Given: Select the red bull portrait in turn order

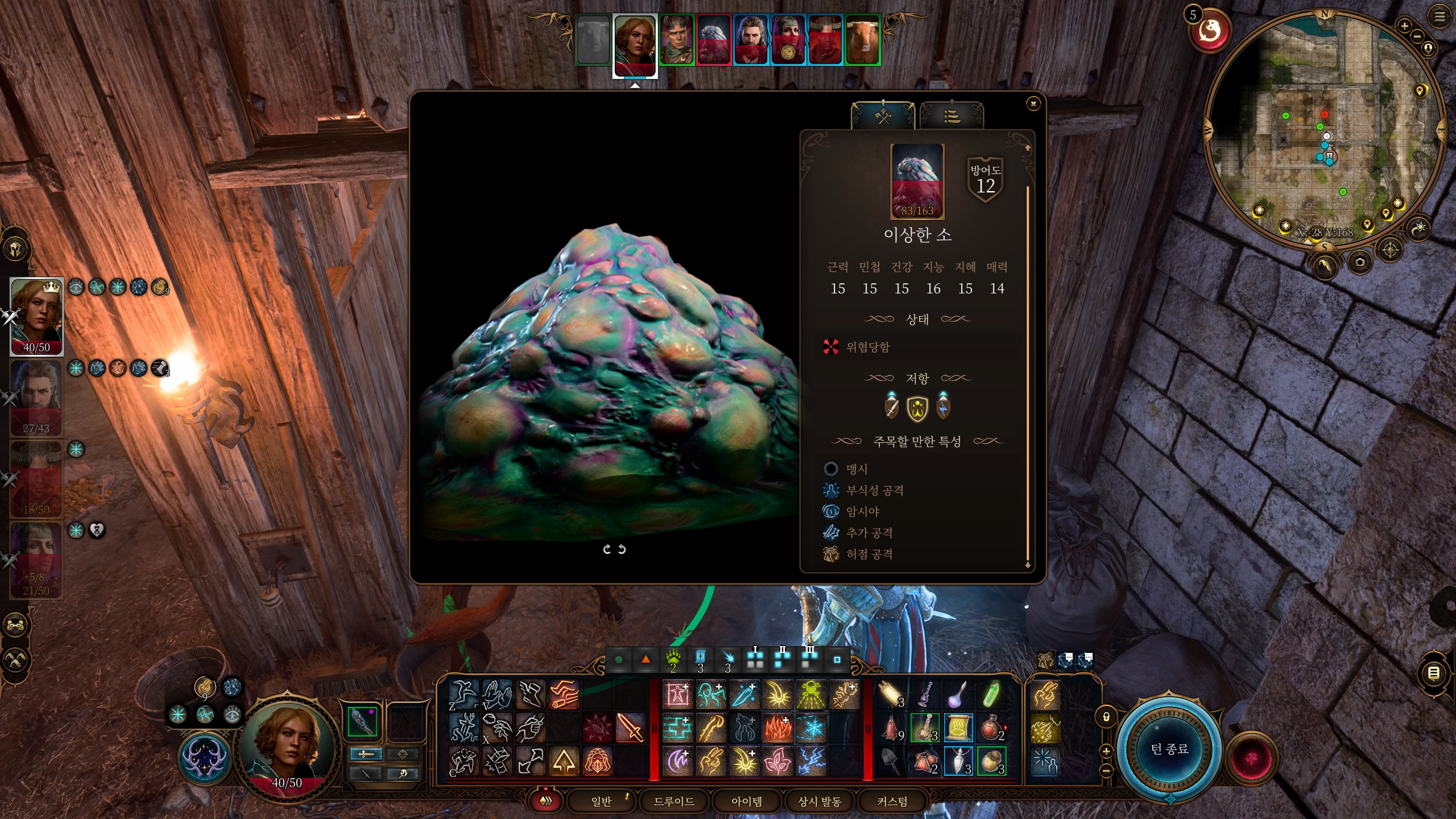Looking at the screenshot, I should coord(862,40).
